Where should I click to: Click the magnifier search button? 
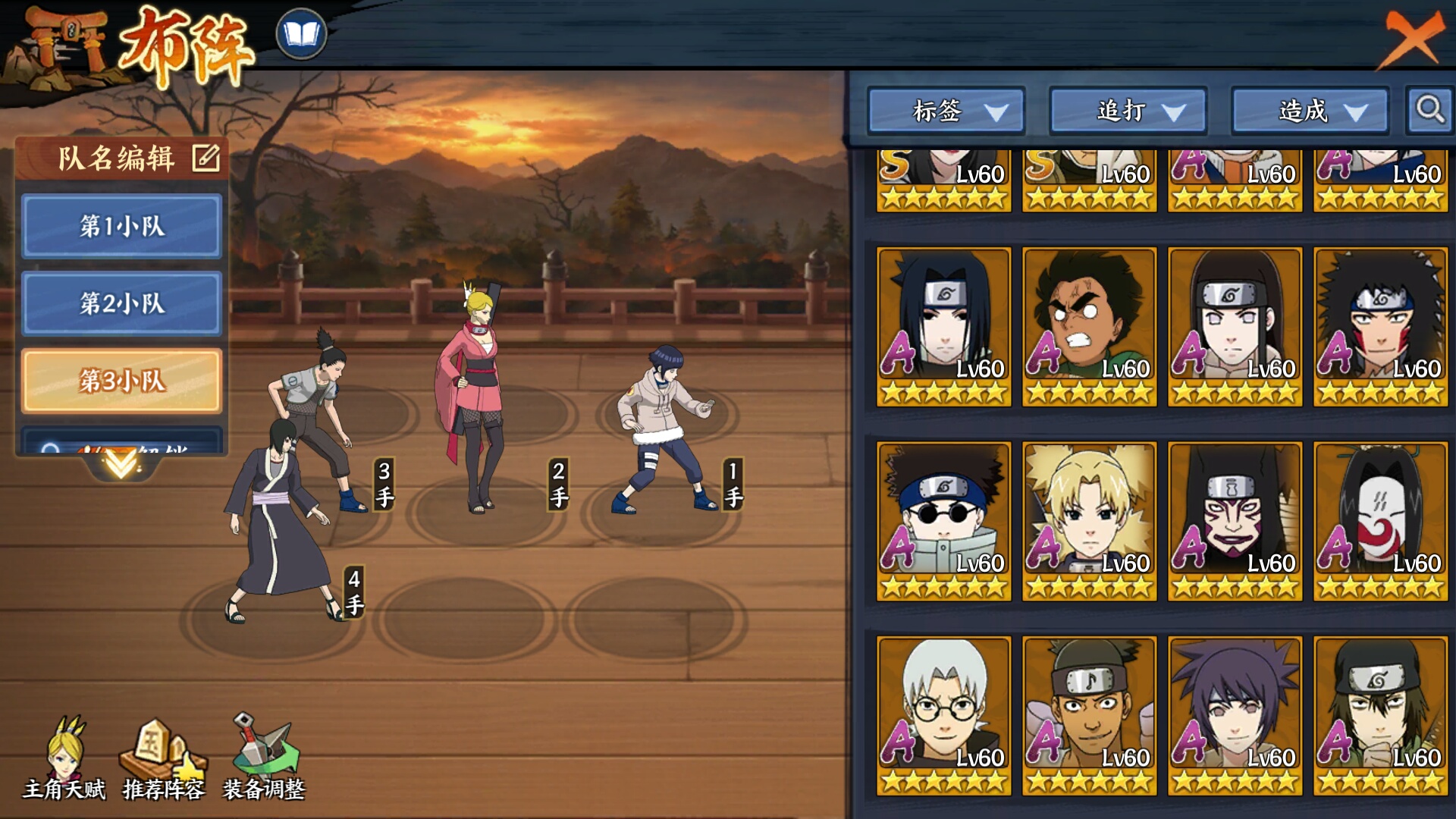1429,111
